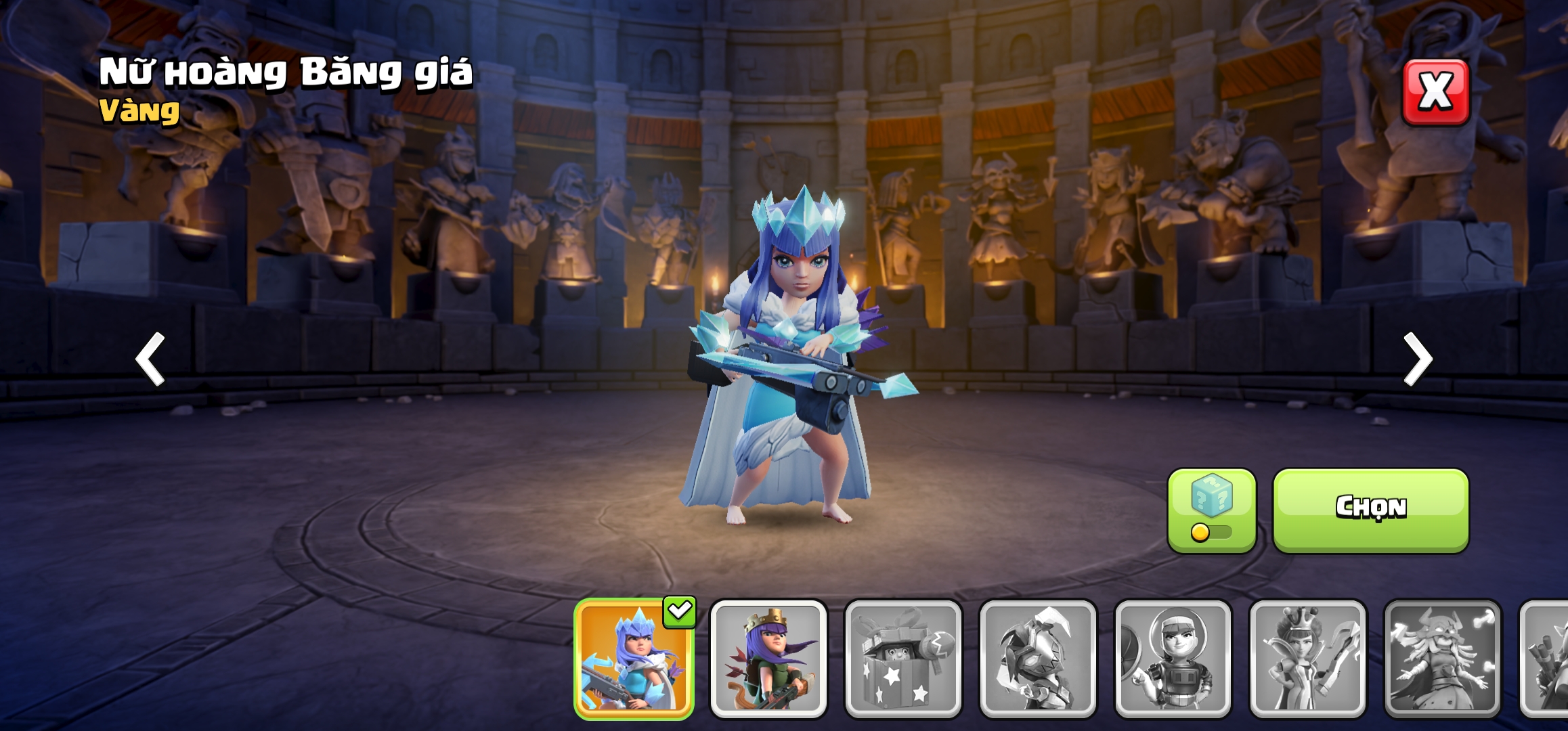Open the ice cube randomizer button

point(1211,510)
